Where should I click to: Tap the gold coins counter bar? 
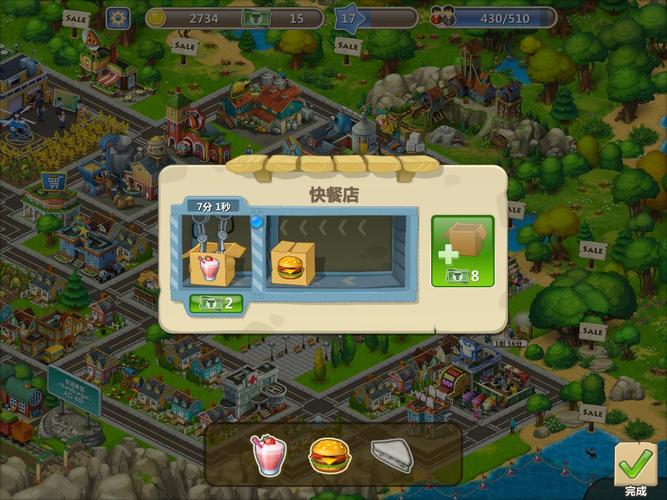(194, 18)
